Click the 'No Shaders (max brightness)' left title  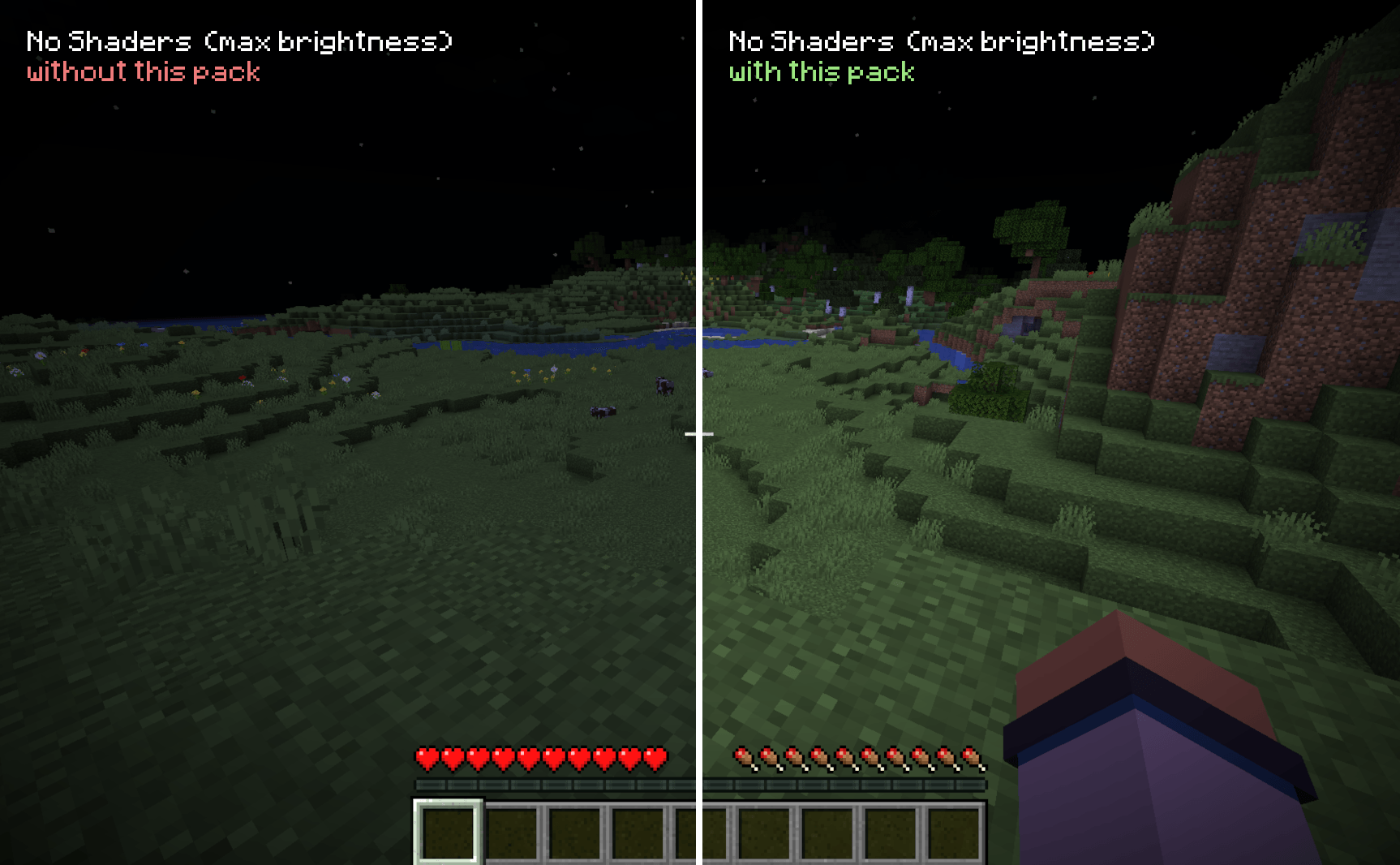(239, 40)
